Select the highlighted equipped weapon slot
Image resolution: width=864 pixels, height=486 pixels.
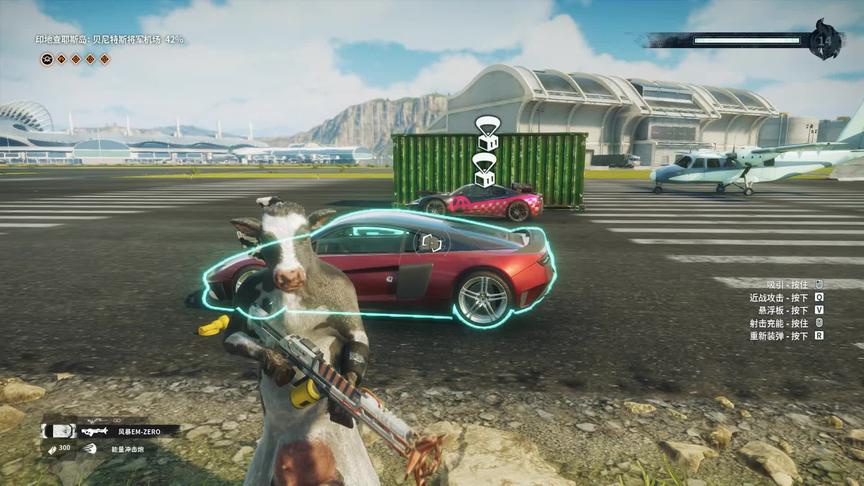59,430
